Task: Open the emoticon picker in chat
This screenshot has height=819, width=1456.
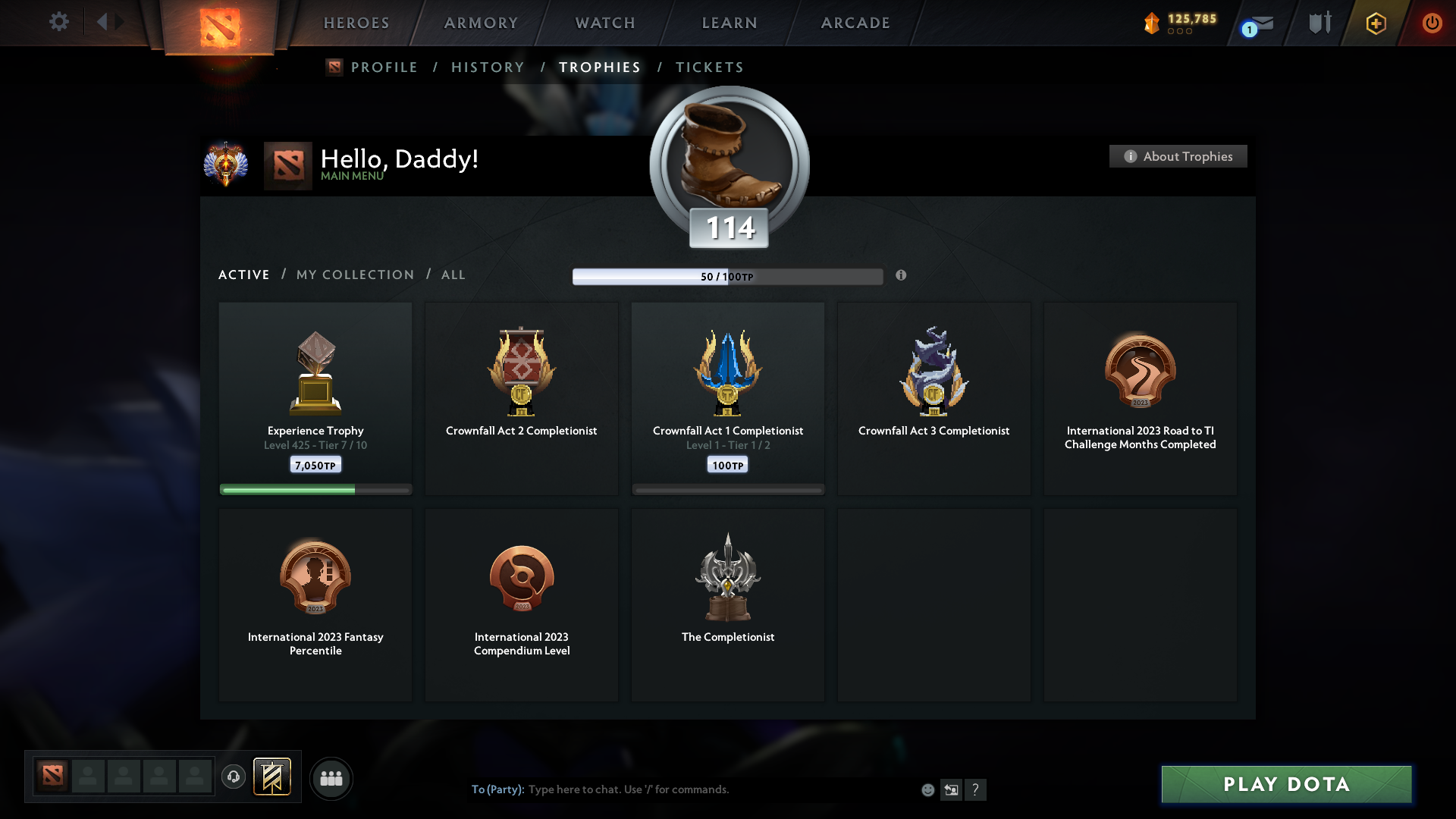Action: [928, 789]
